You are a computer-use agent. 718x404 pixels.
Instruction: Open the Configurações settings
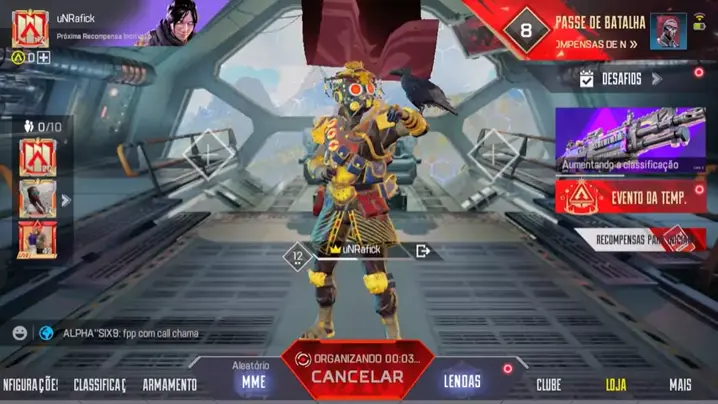coord(30,384)
